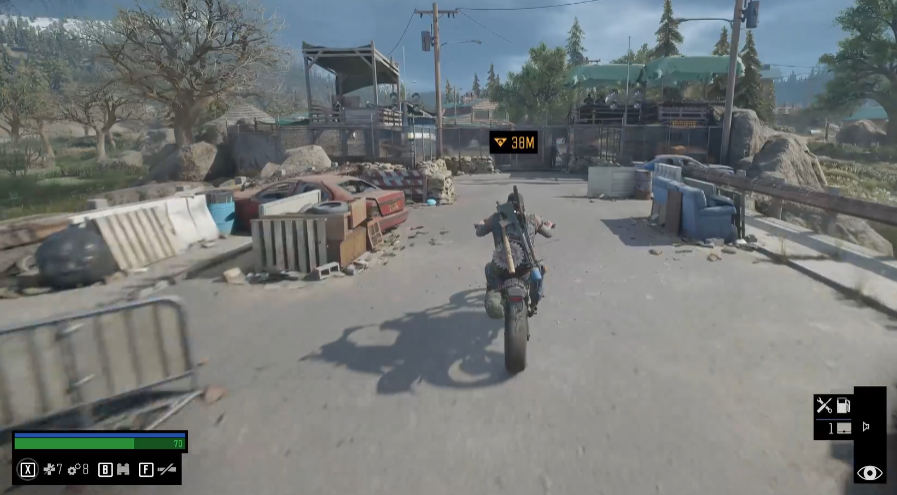This screenshot has height=495, width=897.
Task: Click the eye visibility indicator icon
Action: click(x=869, y=472)
